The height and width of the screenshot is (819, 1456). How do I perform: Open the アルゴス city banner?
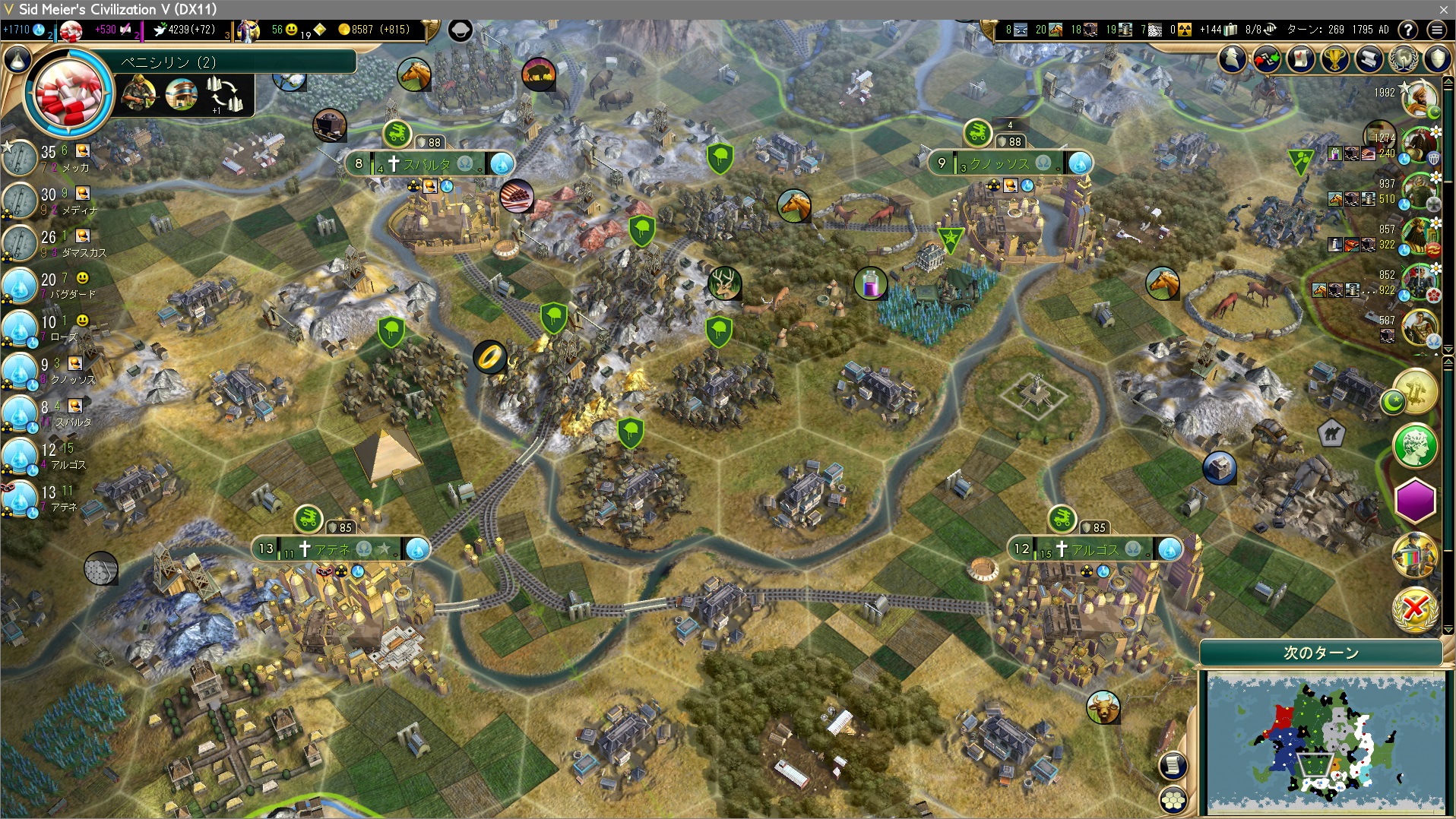coord(1094,549)
